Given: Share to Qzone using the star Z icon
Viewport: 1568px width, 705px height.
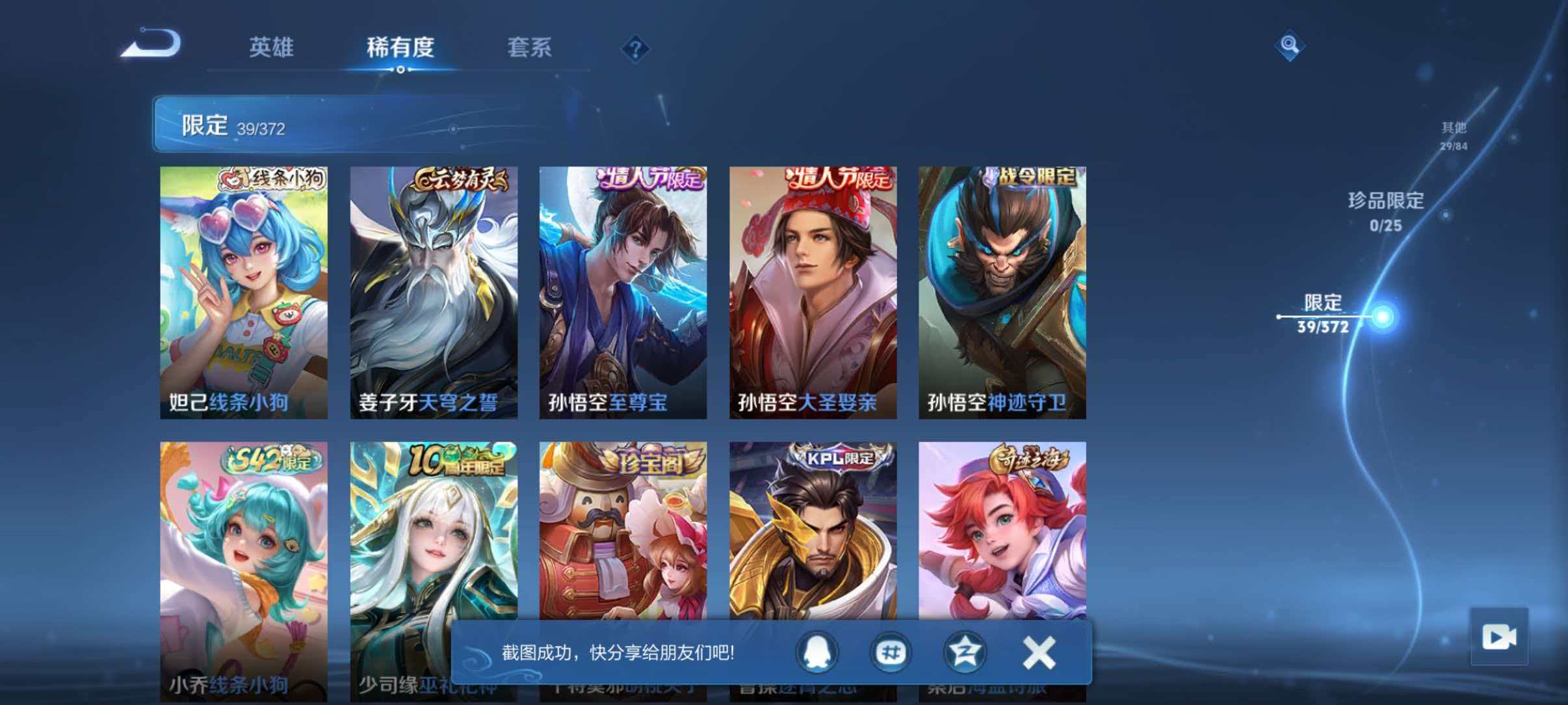Looking at the screenshot, I should click(x=965, y=653).
